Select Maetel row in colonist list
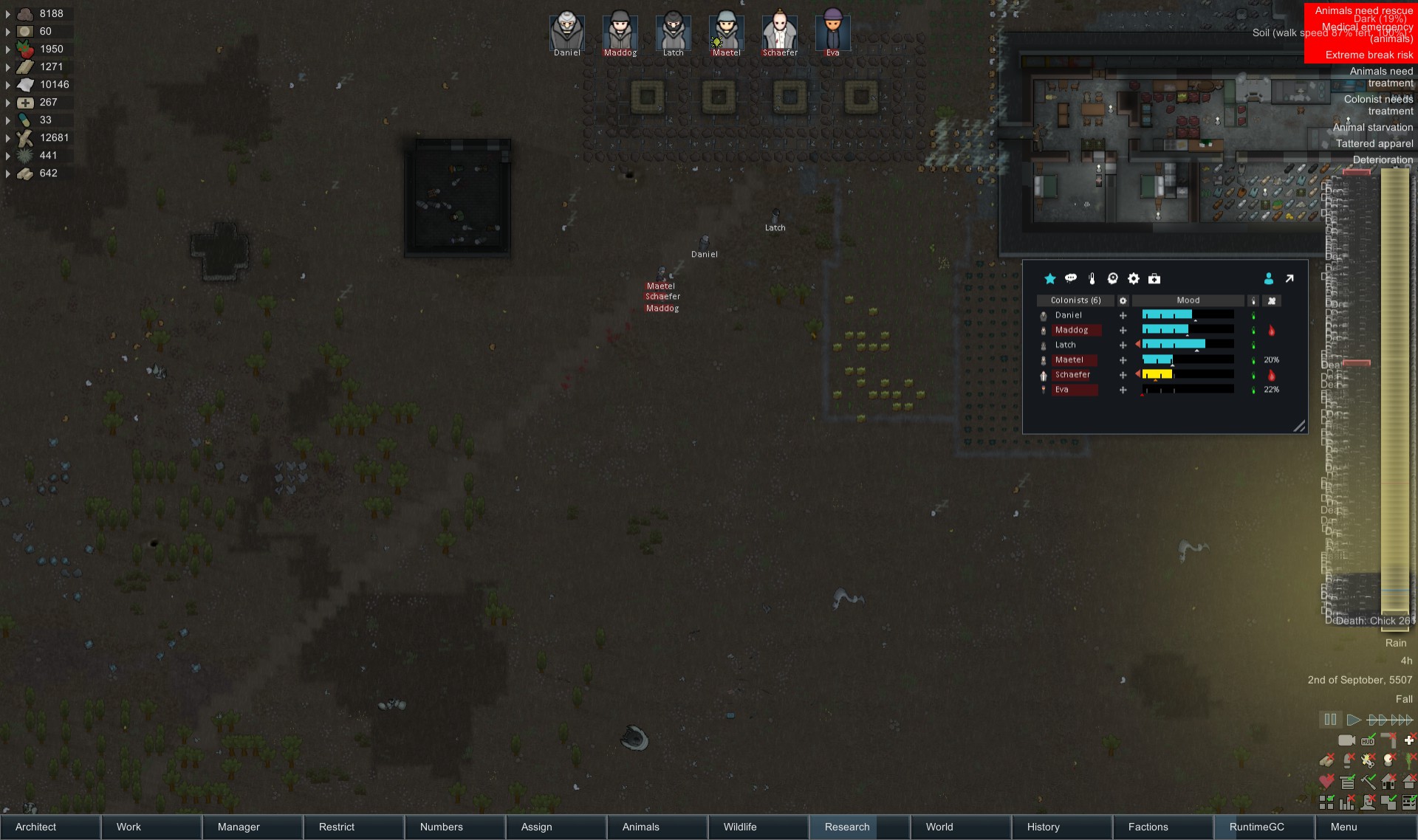 coord(1069,360)
